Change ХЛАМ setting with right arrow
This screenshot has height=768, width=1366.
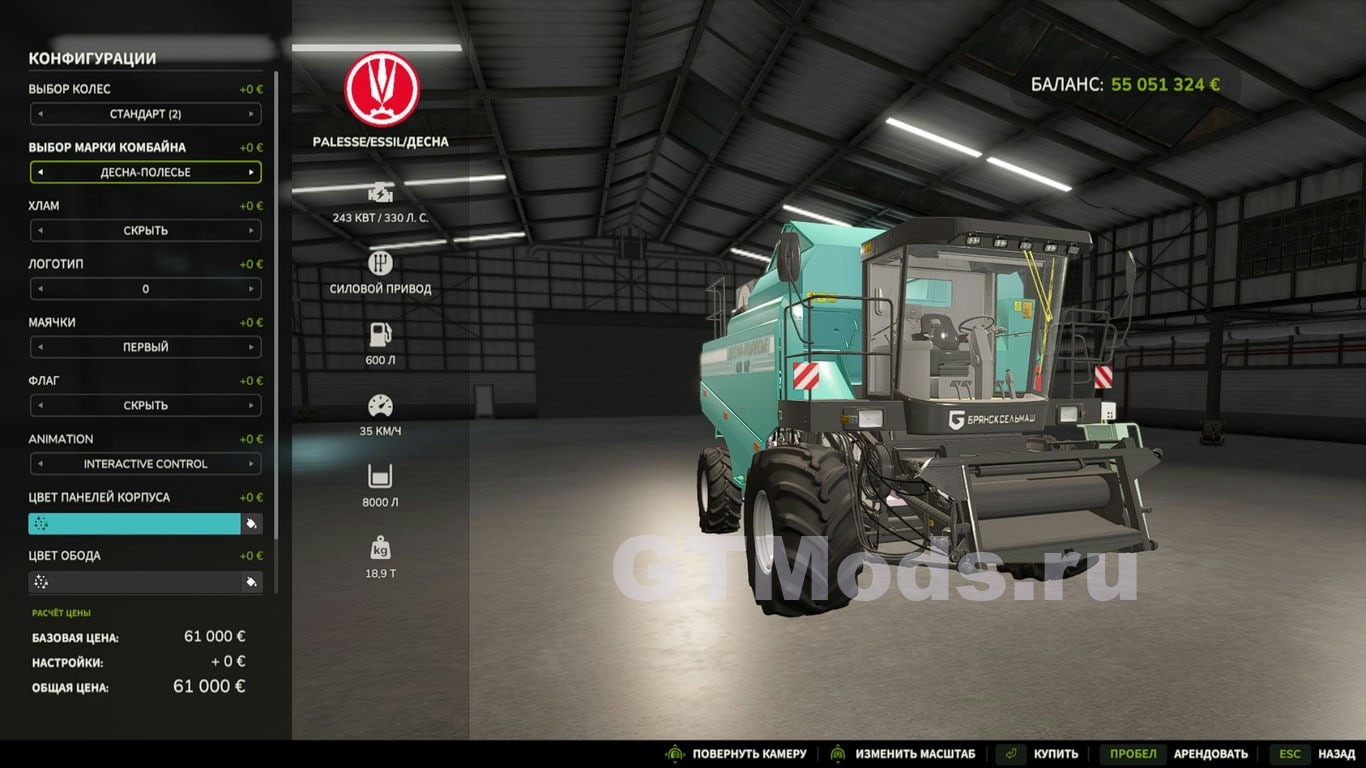(x=251, y=231)
